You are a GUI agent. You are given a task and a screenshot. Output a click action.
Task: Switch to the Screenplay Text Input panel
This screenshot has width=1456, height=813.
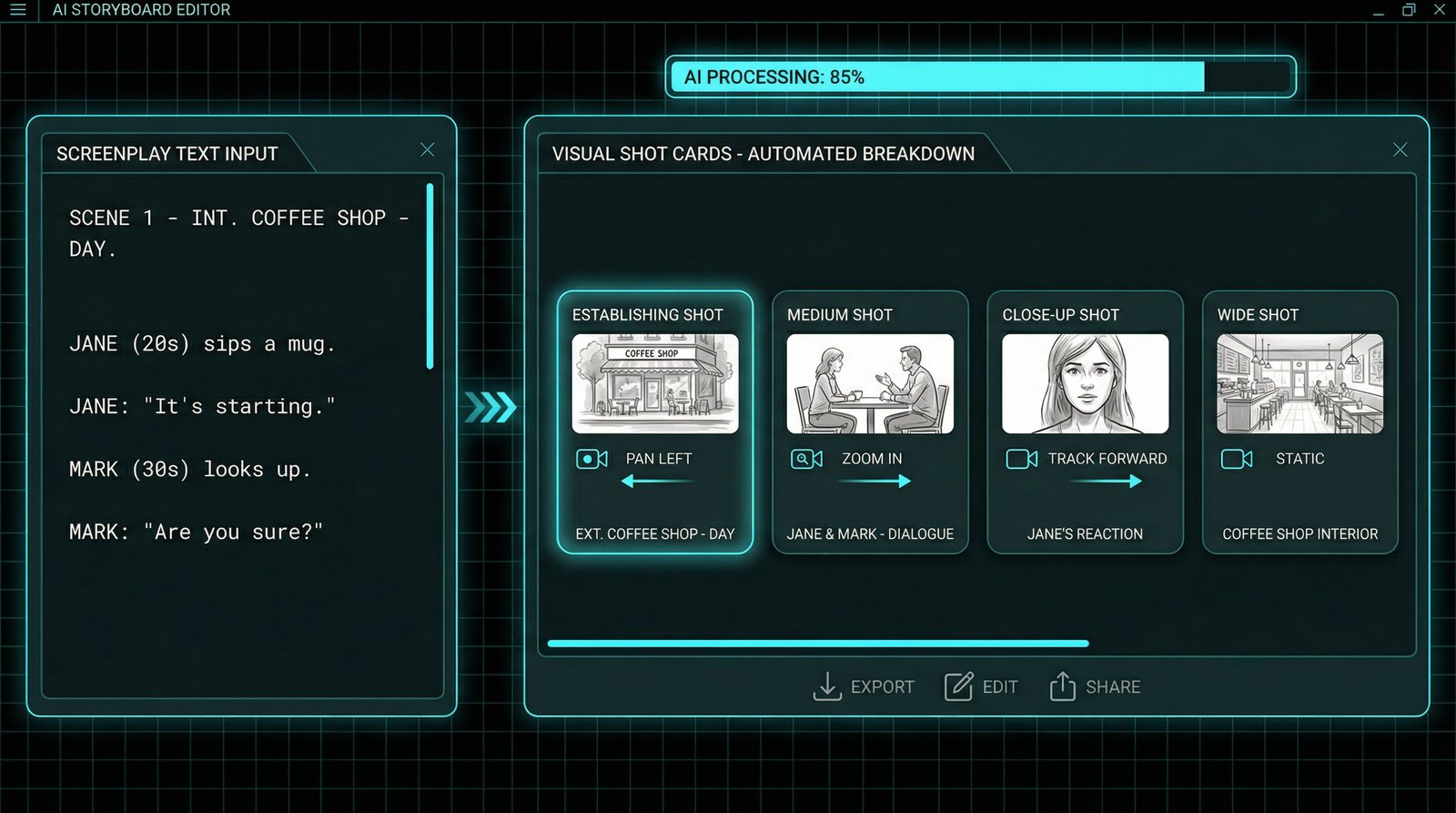[x=167, y=154]
